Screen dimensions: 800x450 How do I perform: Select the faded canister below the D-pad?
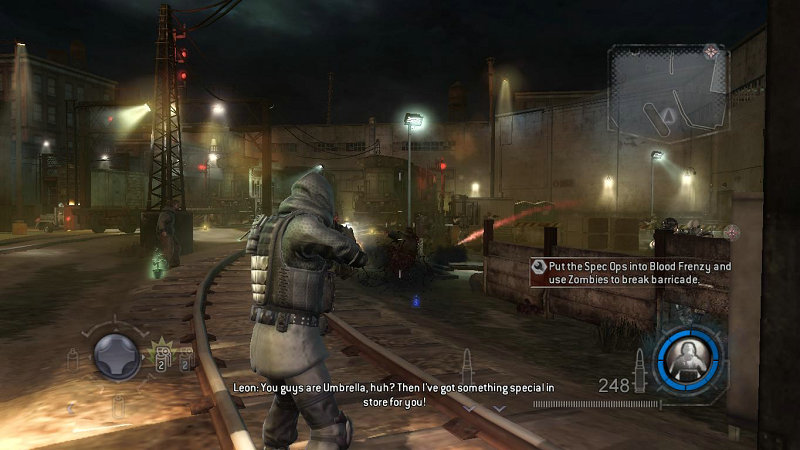click(x=117, y=404)
